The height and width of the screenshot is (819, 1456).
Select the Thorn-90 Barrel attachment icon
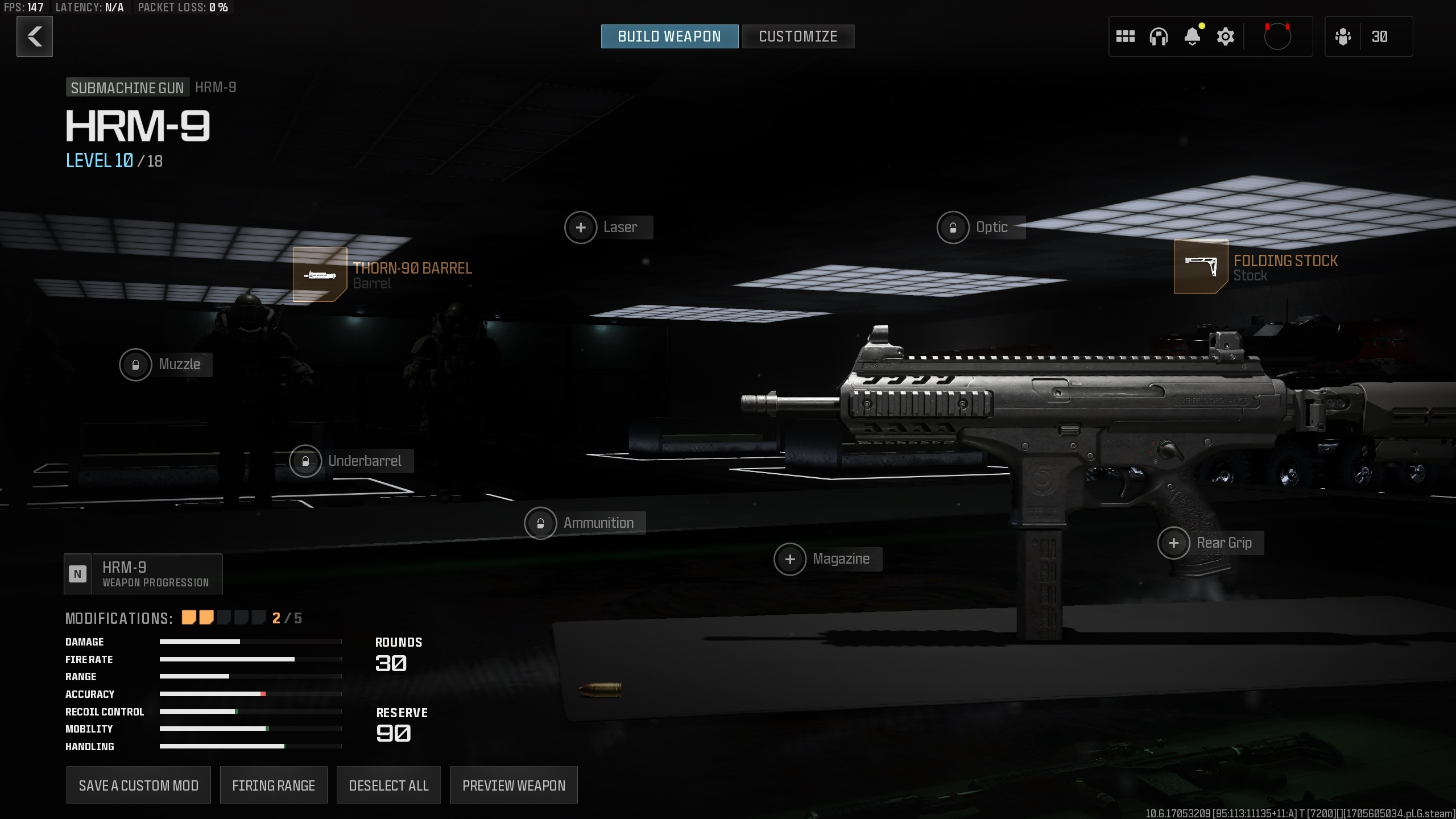(x=320, y=275)
